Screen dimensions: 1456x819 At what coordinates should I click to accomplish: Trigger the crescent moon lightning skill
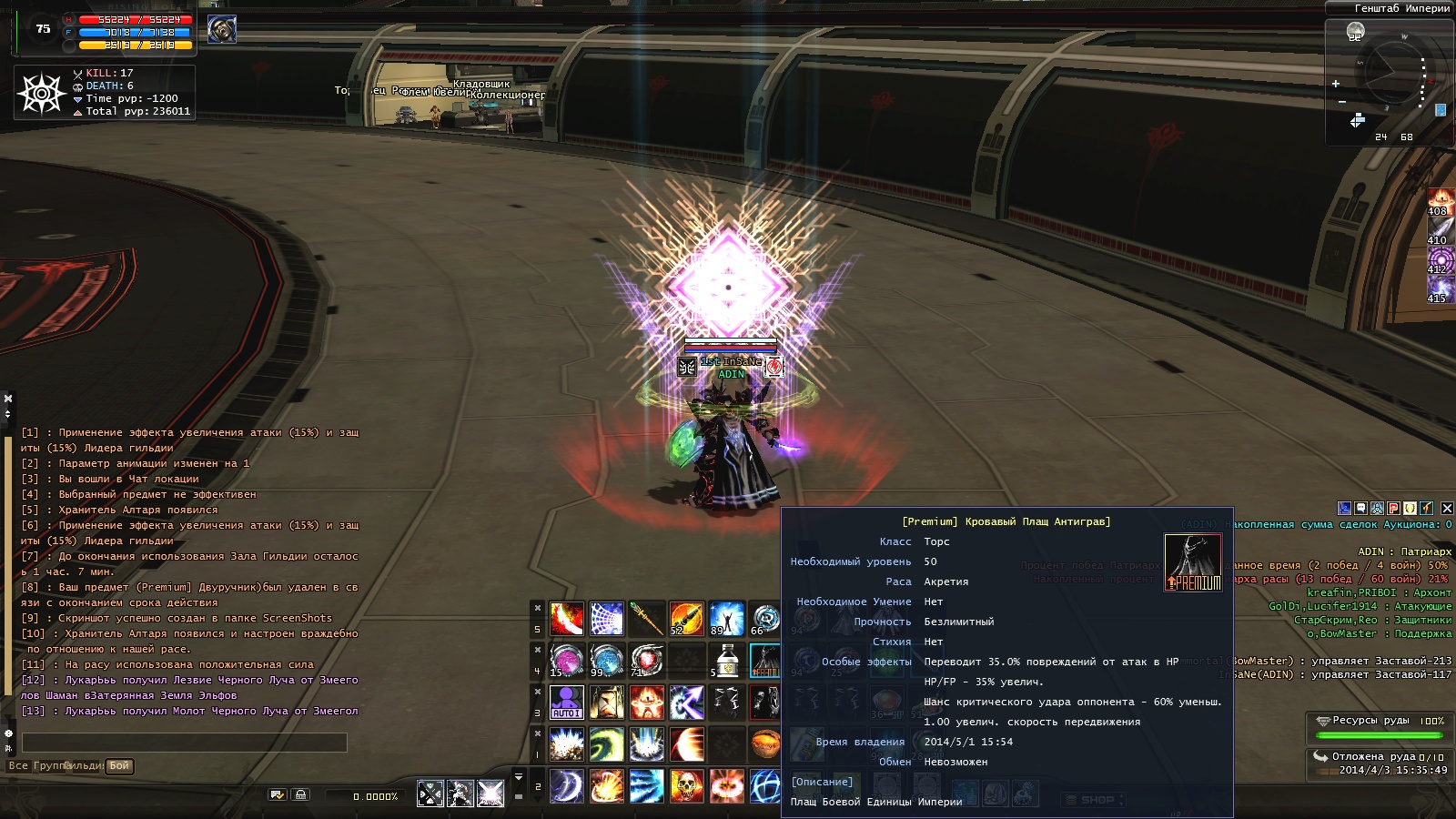coord(566,785)
